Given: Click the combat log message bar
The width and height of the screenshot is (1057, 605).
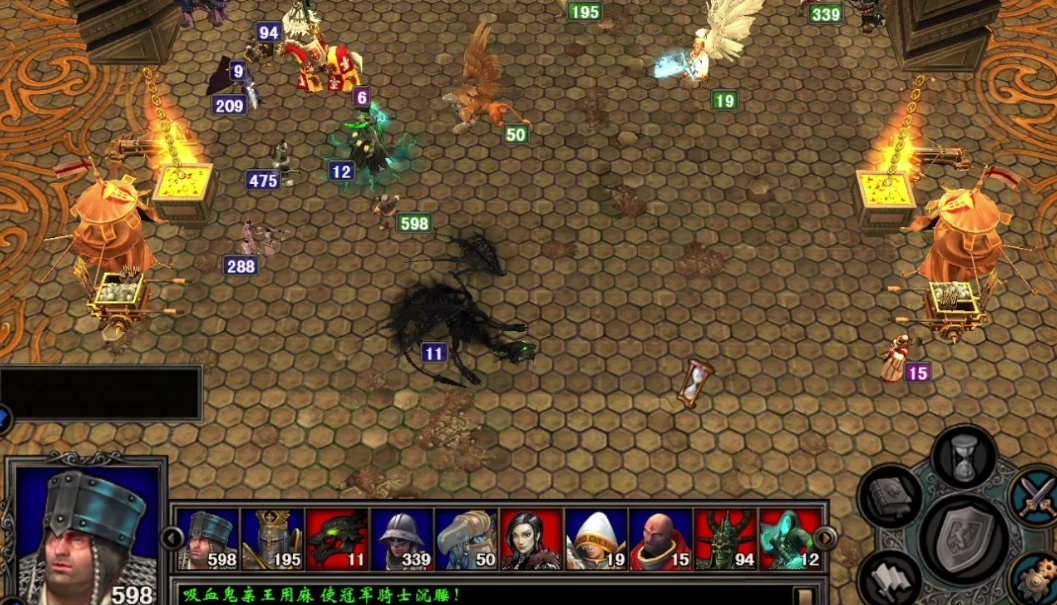Looking at the screenshot, I should coord(480,595).
